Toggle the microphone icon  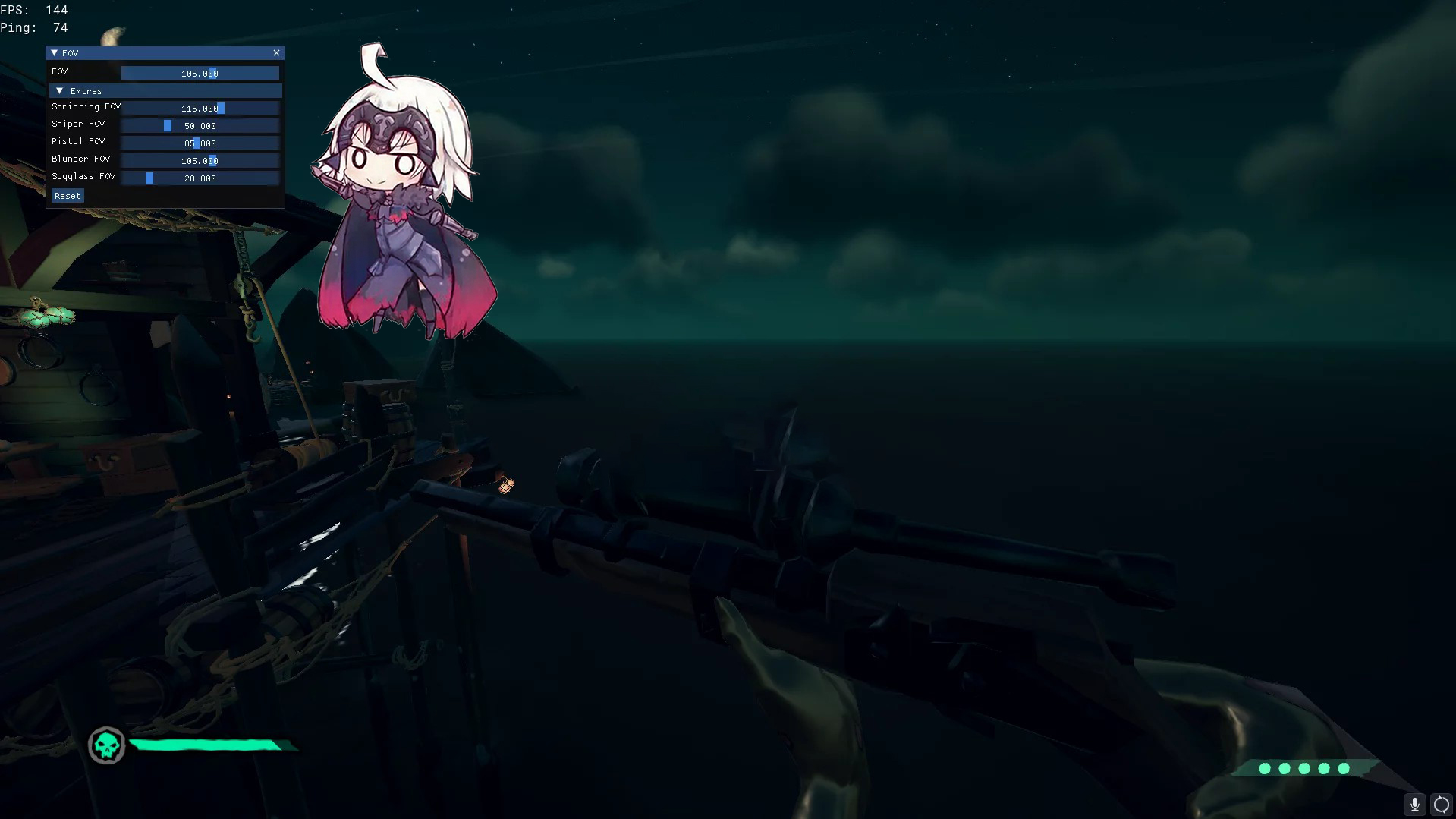(1414, 805)
